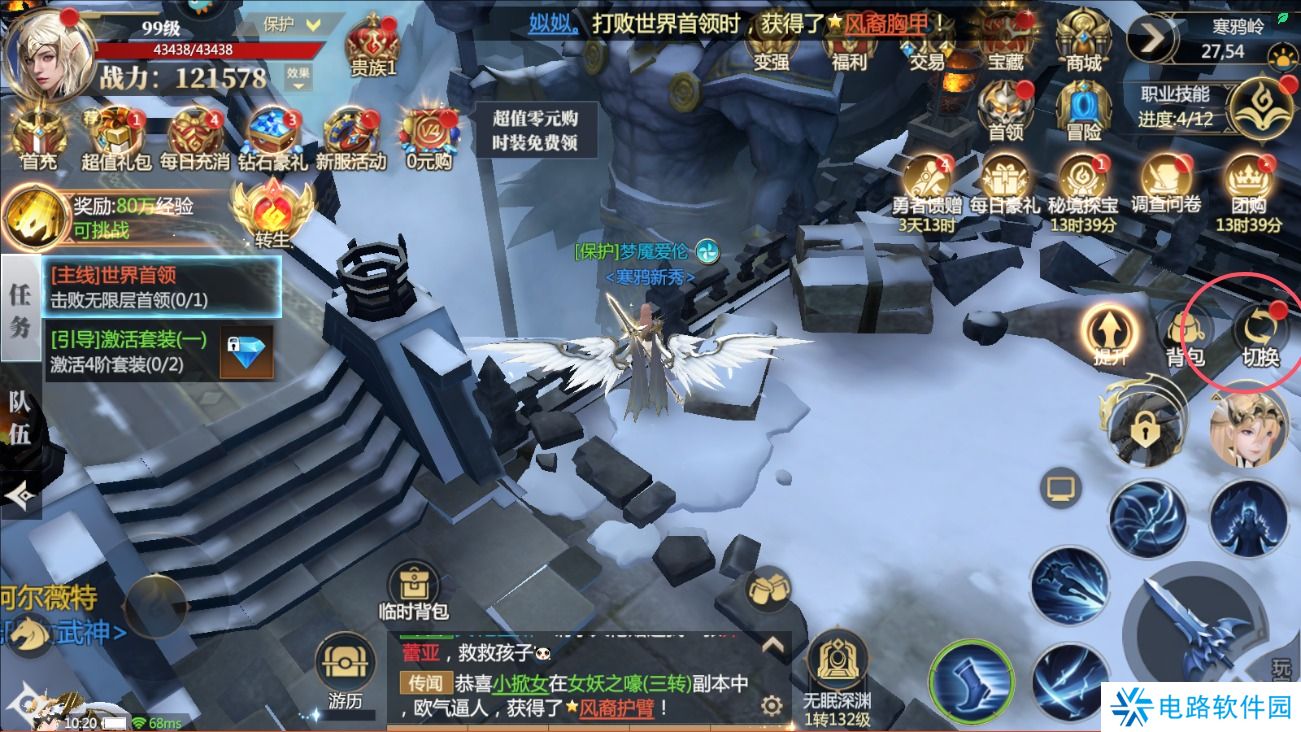Screen dimensions: 1301x732
Task: Open the 首领 (Boss) icon
Action: coord(1006,105)
